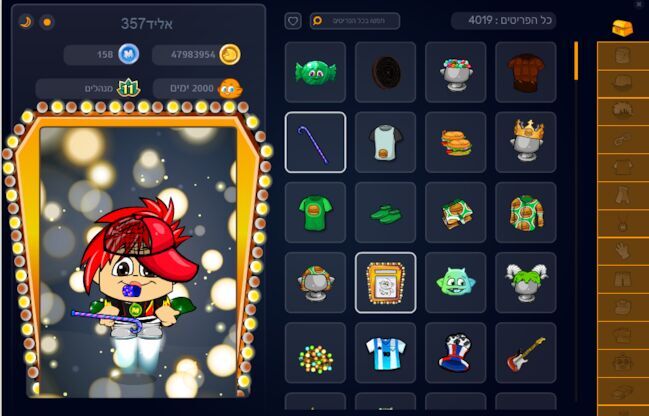Select the golden light-bulb frame item
Screen dimensions: 649x416
pyautogui.click(x=385, y=282)
